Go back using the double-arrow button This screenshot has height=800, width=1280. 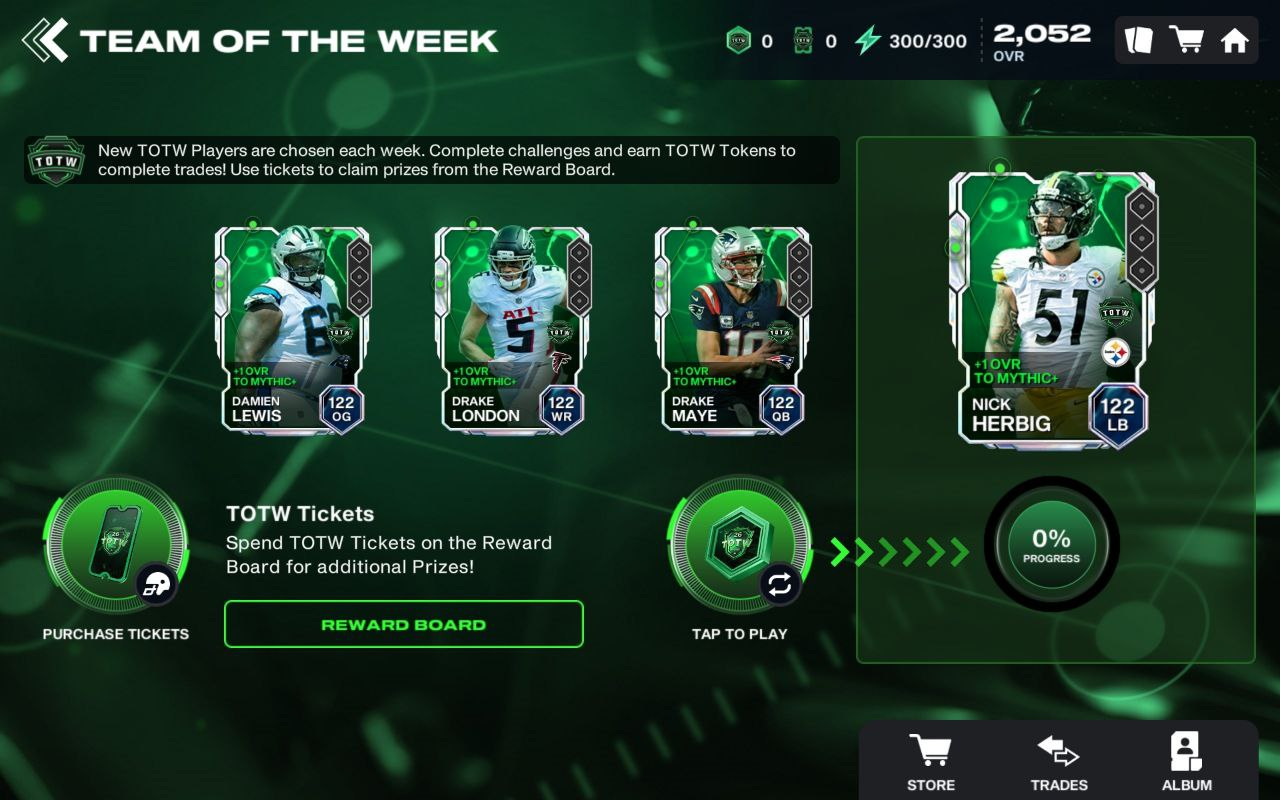click(x=46, y=40)
